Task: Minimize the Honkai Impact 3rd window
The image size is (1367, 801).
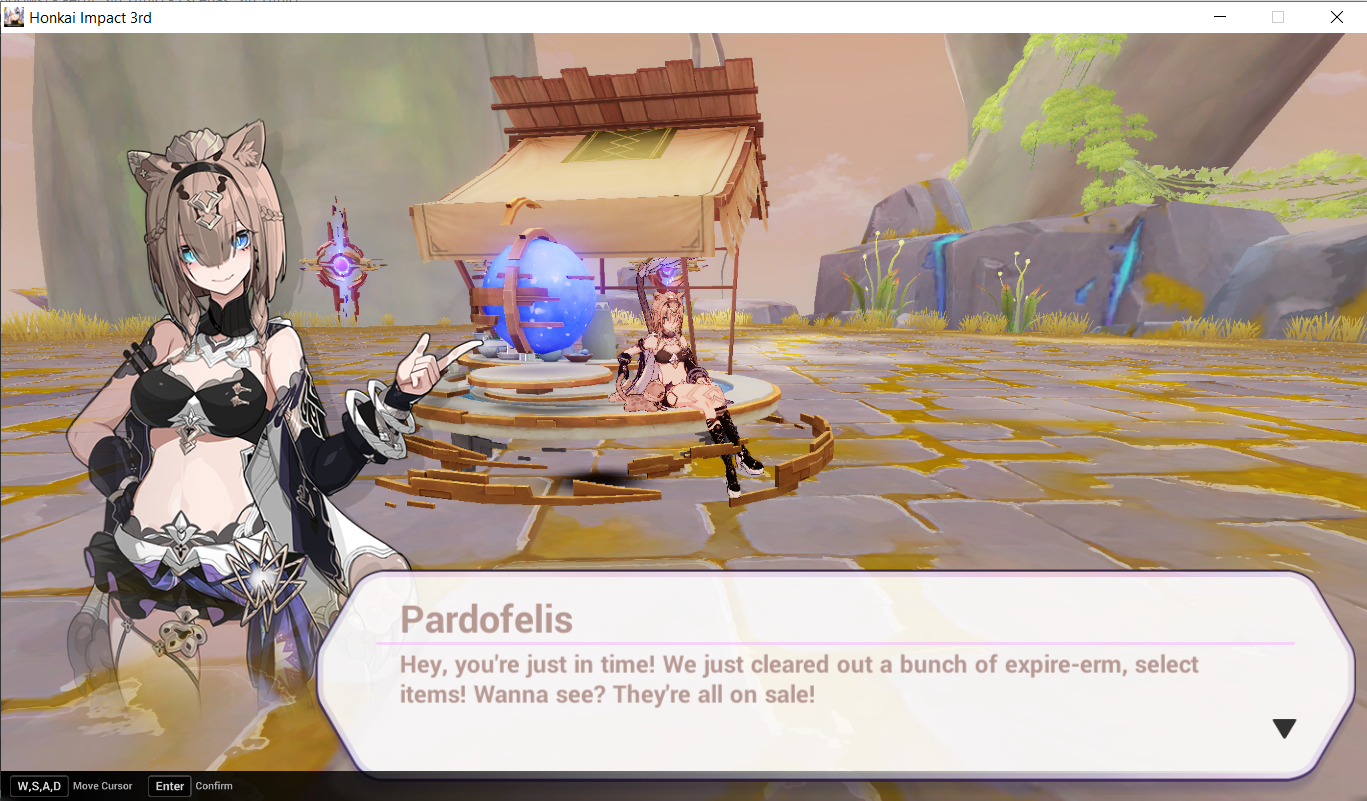Action: click(x=1220, y=16)
